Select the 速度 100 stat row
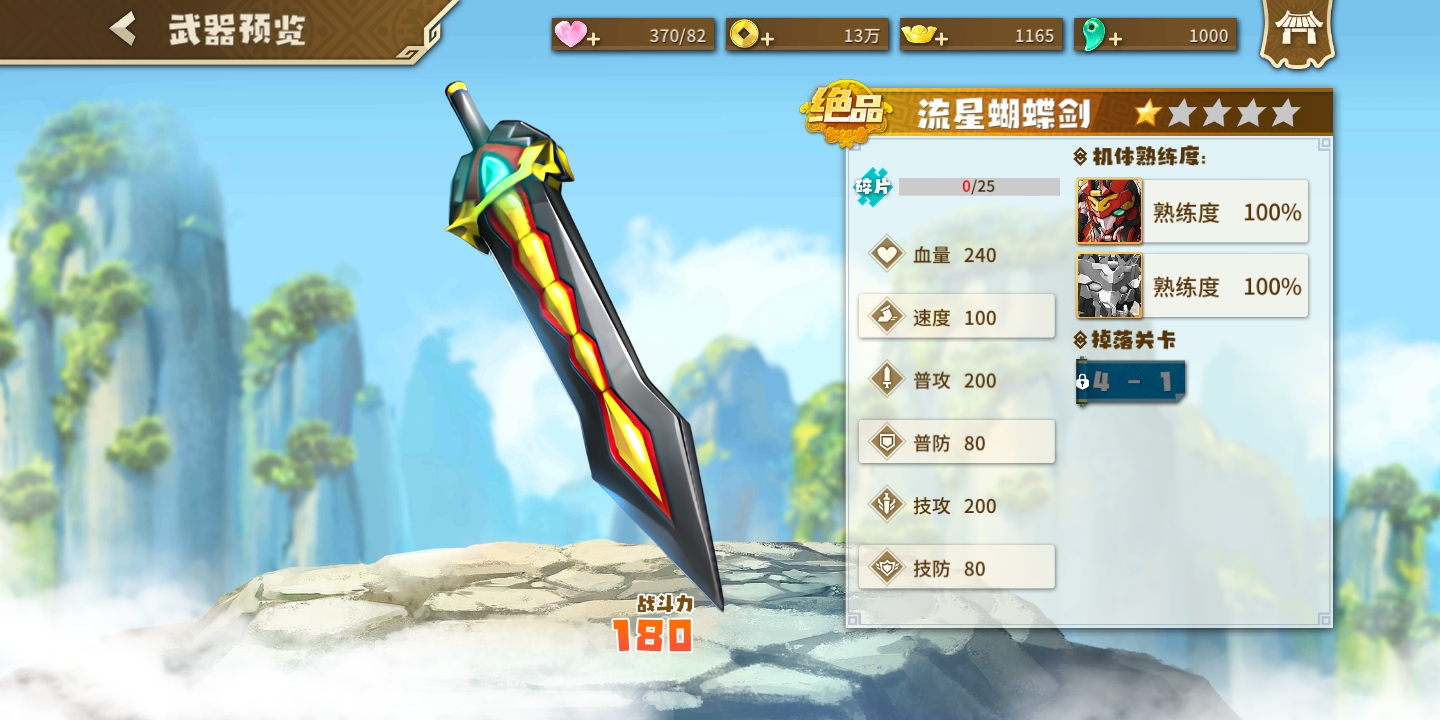The width and height of the screenshot is (1440, 720). point(956,317)
